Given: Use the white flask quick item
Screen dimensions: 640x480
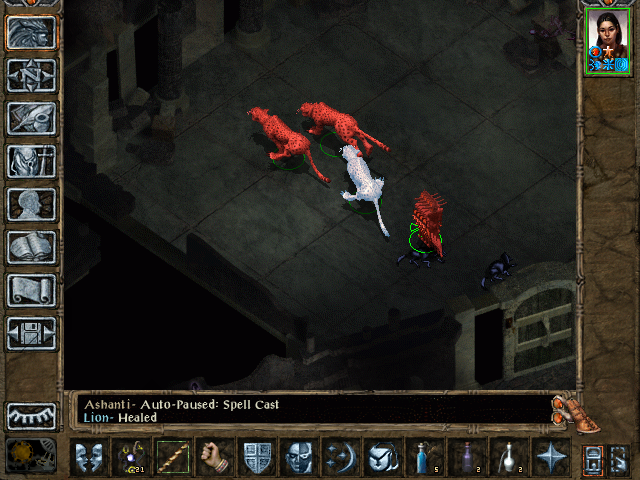Looking at the screenshot, I should [509, 457].
